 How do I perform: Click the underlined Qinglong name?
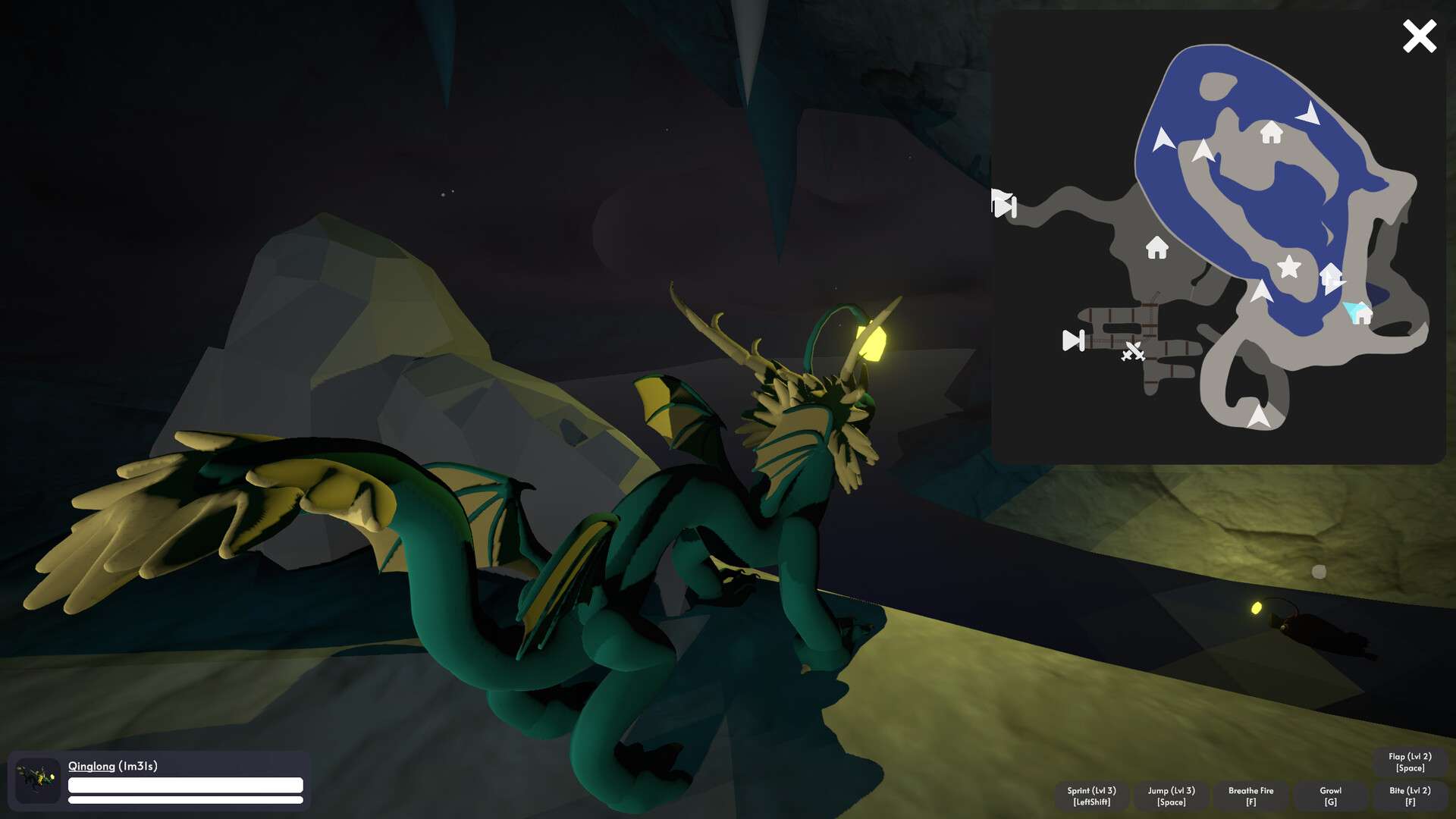[x=92, y=766]
